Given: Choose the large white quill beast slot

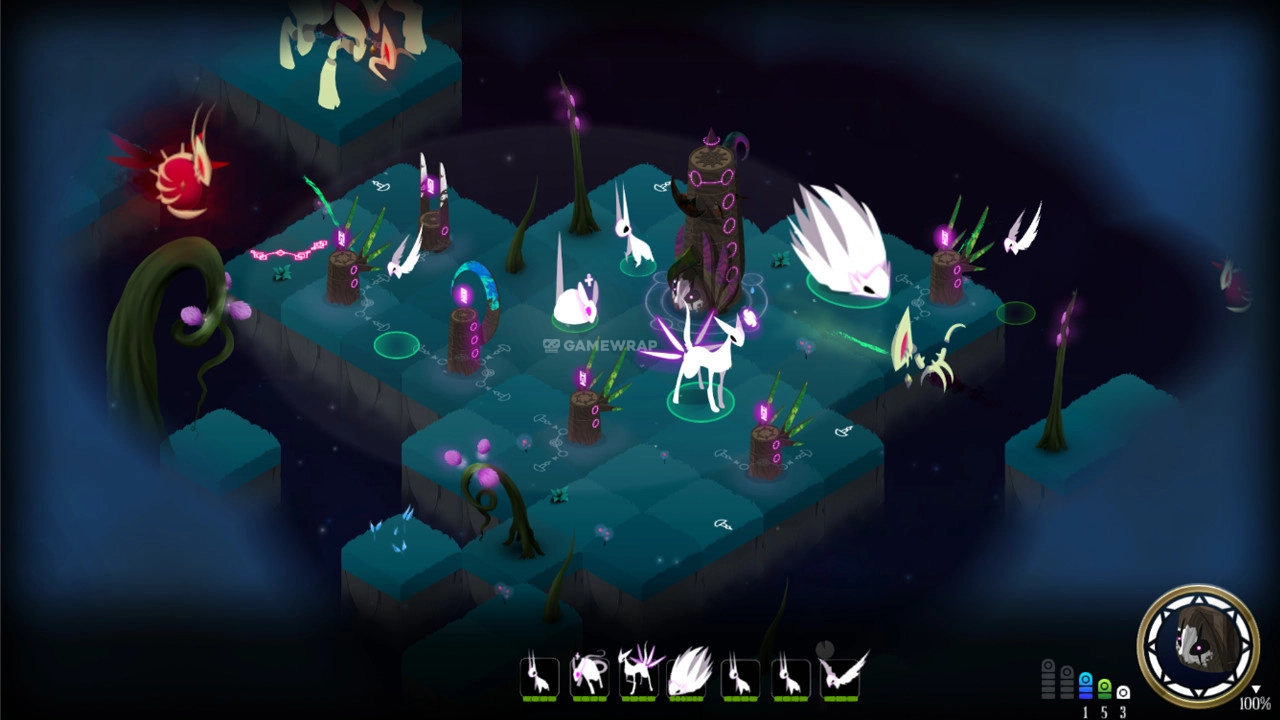Looking at the screenshot, I should [689, 675].
